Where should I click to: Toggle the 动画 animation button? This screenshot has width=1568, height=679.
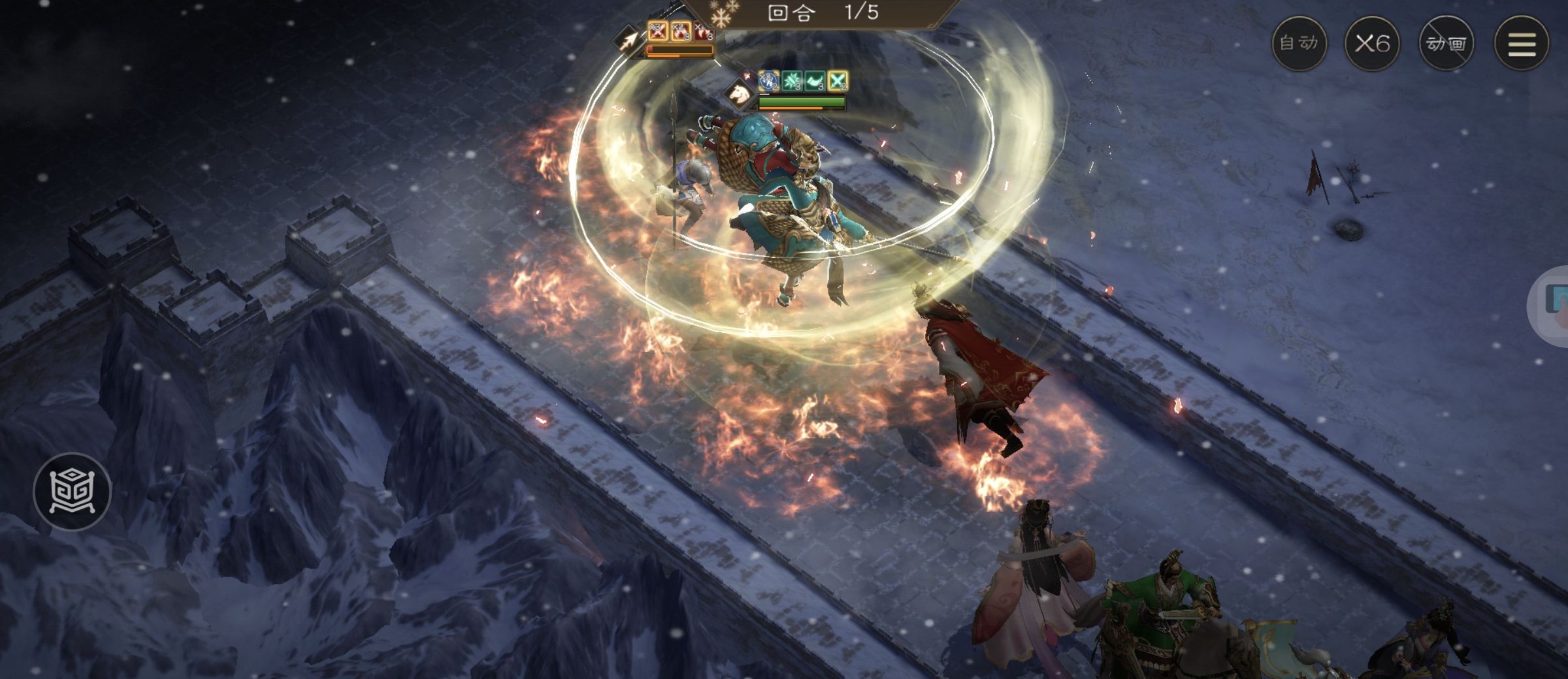tap(1446, 44)
